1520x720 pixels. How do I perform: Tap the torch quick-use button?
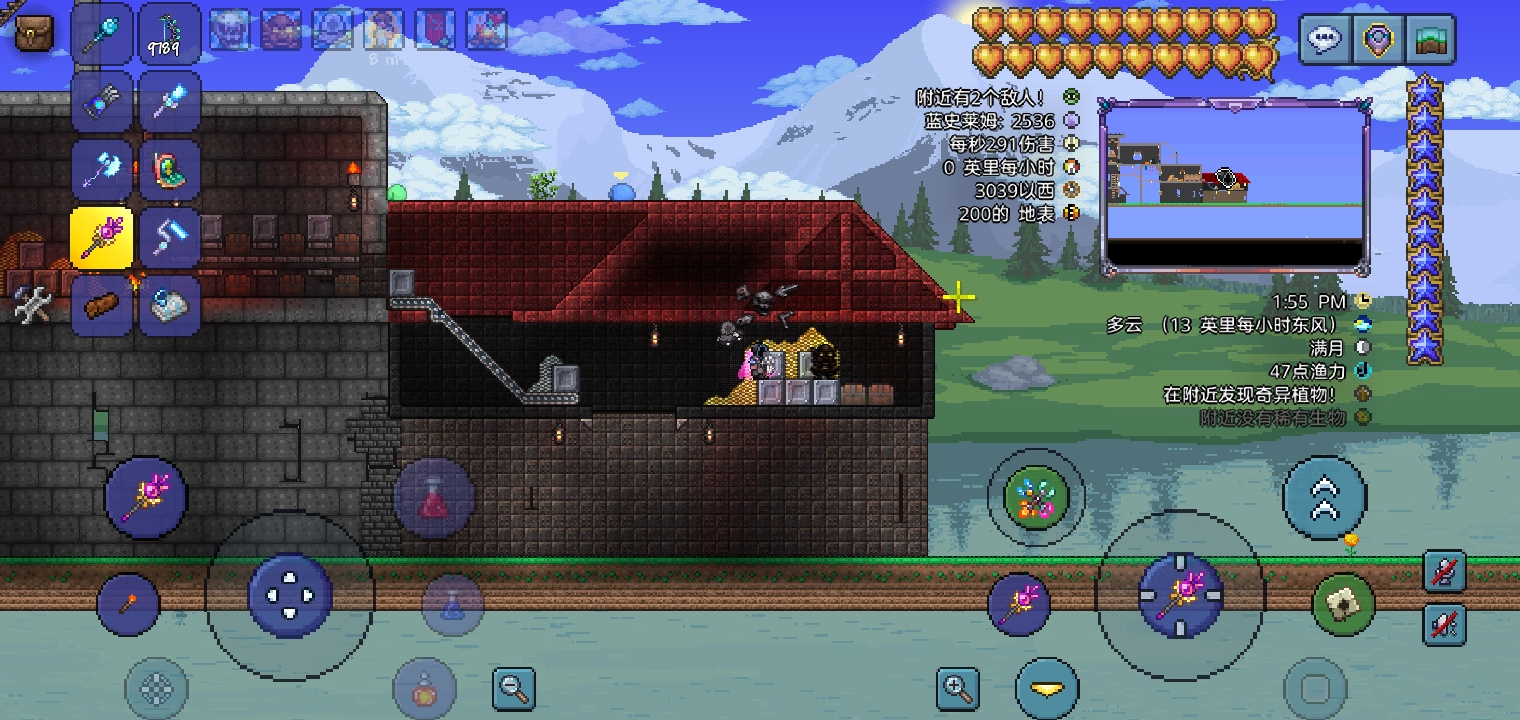point(129,604)
